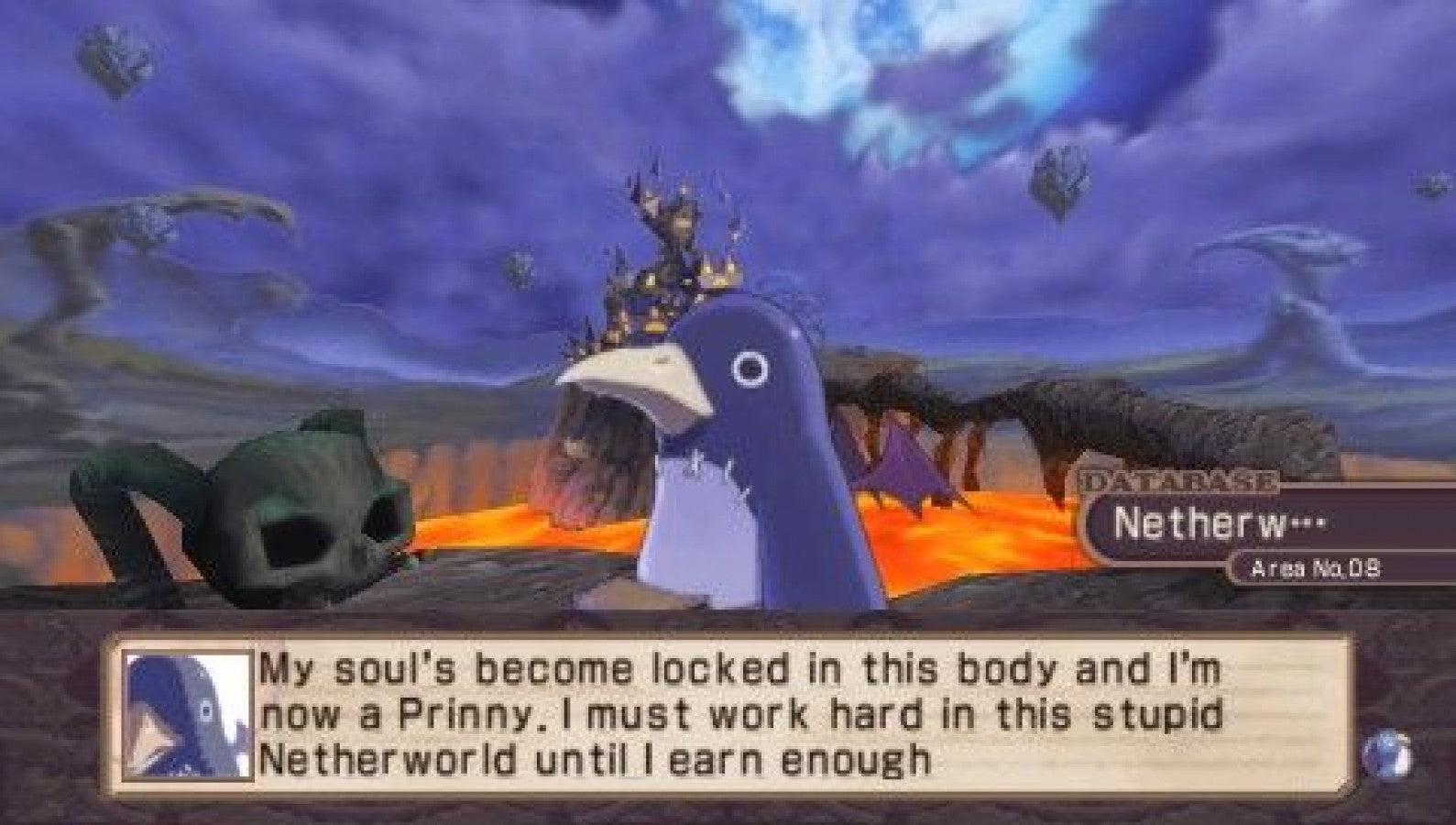The width and height of the screenshot is (1456, 825).
Task: Advance the dialogue by clicking its text
Action: pyautogui.click(x=733, y=715)
